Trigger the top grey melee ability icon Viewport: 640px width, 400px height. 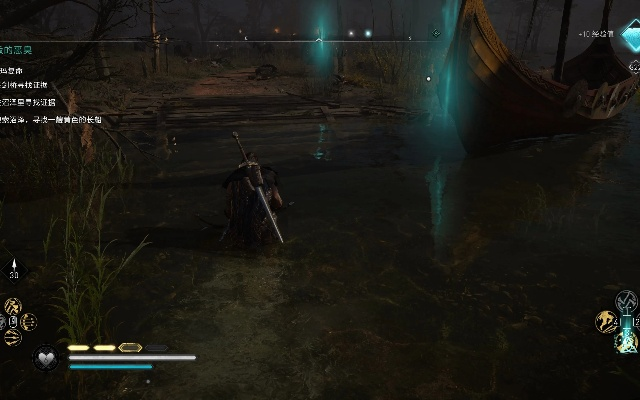pos(626,301)
